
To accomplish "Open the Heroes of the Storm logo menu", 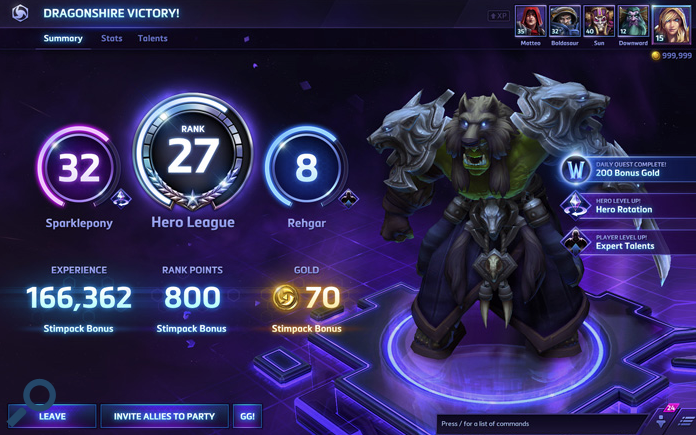I will (x=19, y=13).
